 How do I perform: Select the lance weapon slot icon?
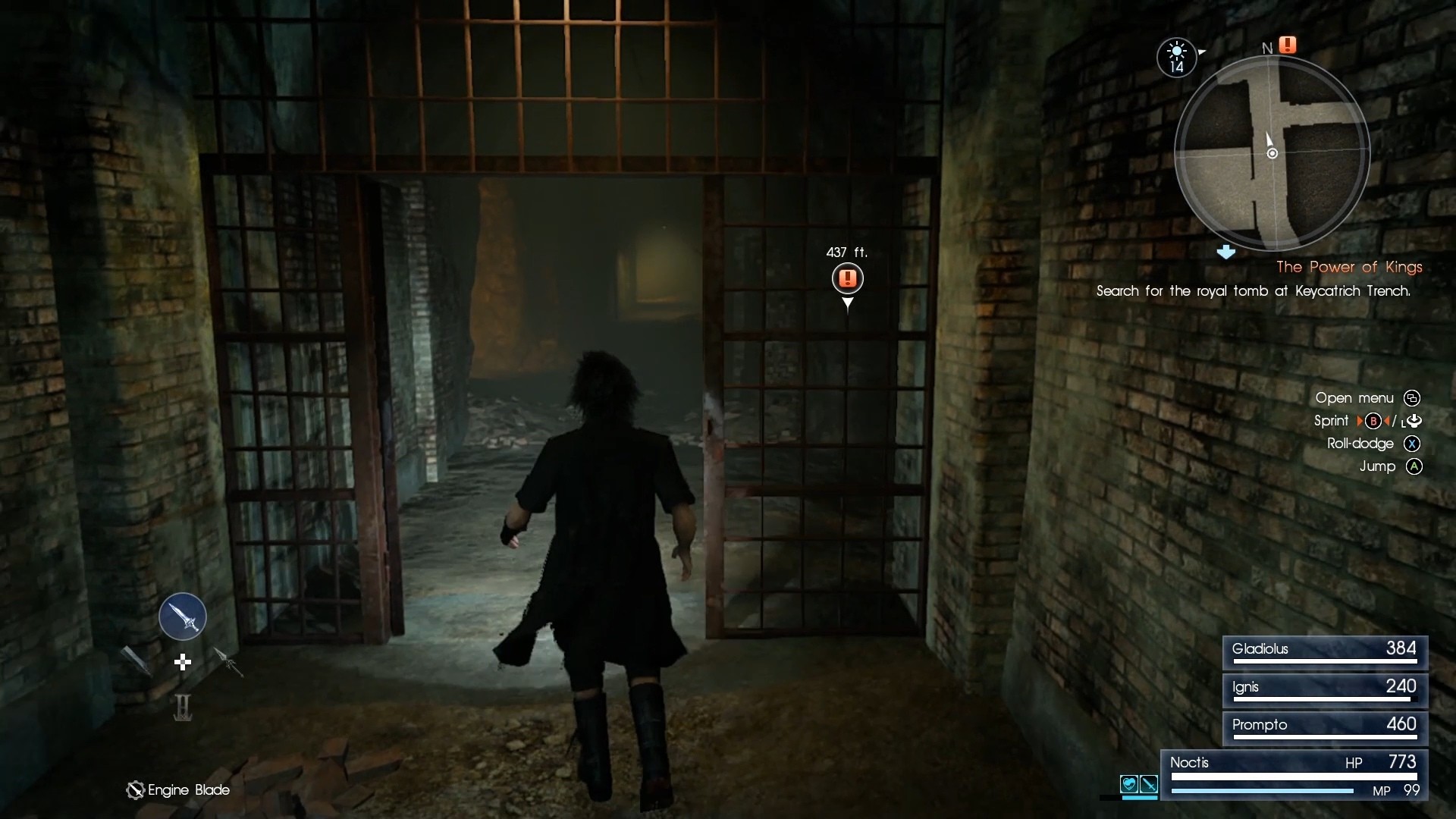(229, 662)
